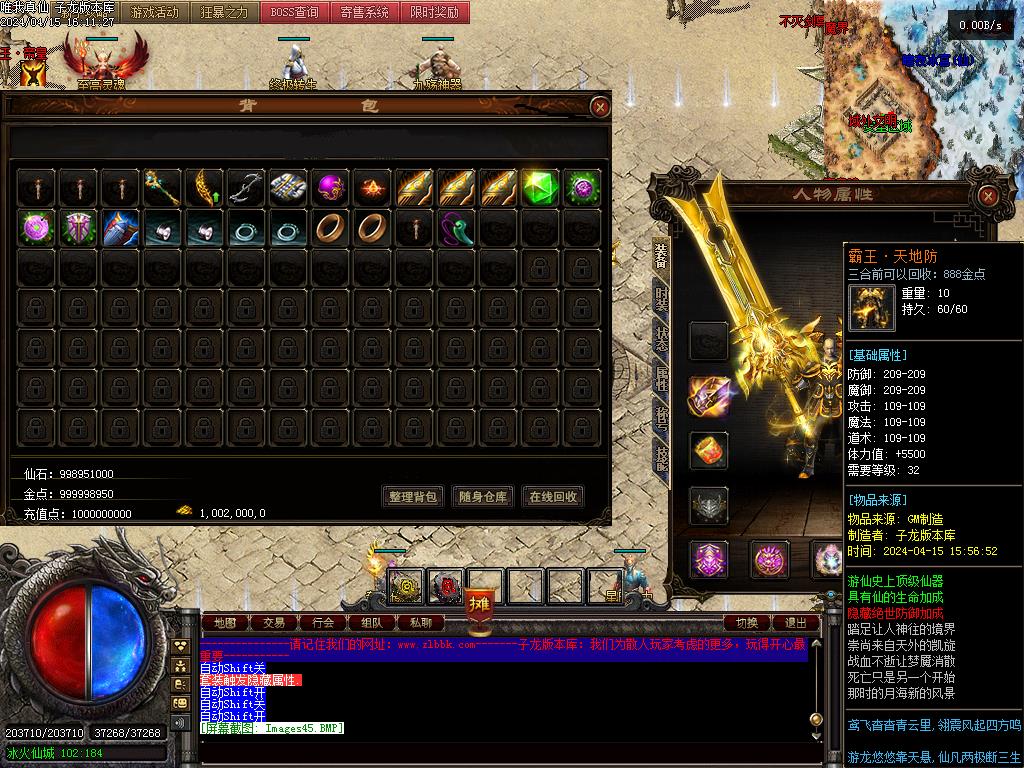1024x768 pixels.
Task: Open the 交易 trade button
Action: (273, 623)
